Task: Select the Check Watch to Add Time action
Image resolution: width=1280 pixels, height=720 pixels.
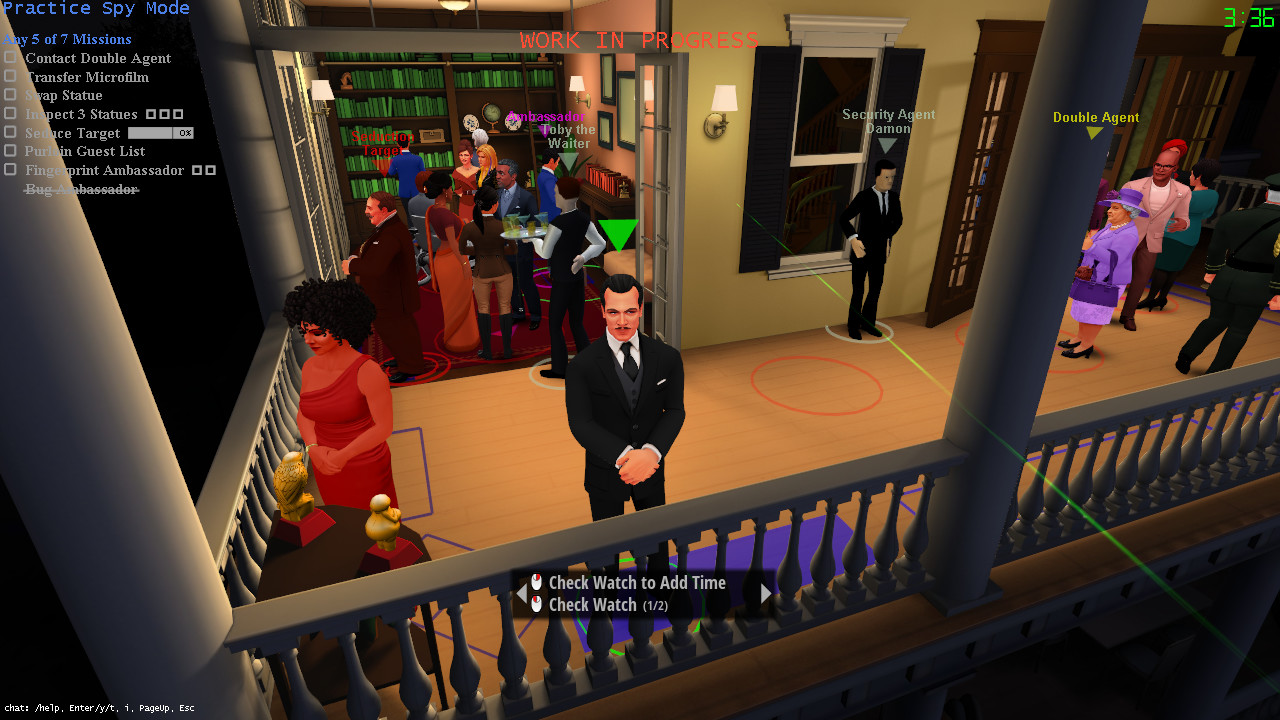Action: click(x=640, y=582)
